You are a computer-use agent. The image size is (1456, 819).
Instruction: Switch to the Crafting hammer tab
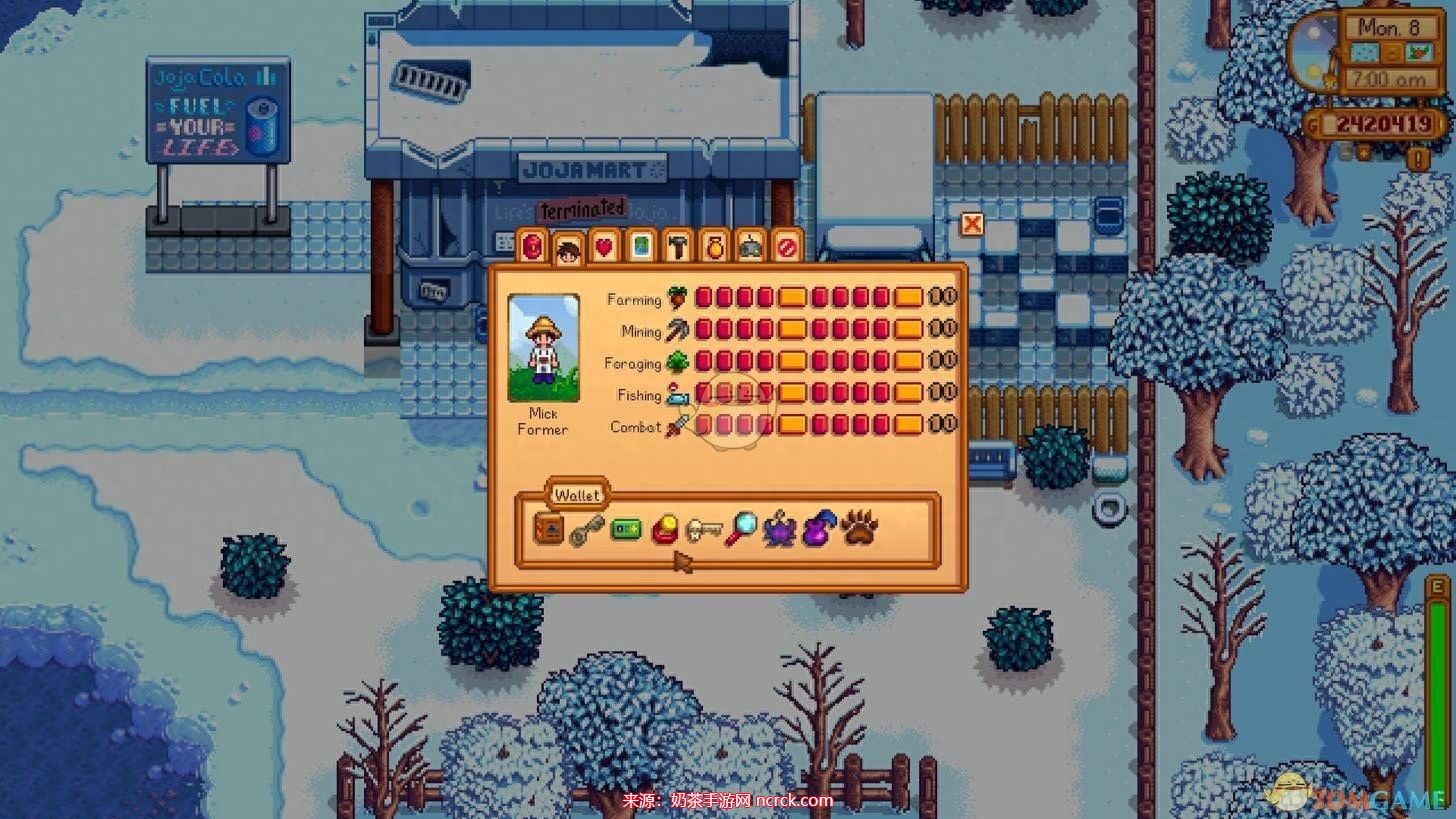pos(677,246)
